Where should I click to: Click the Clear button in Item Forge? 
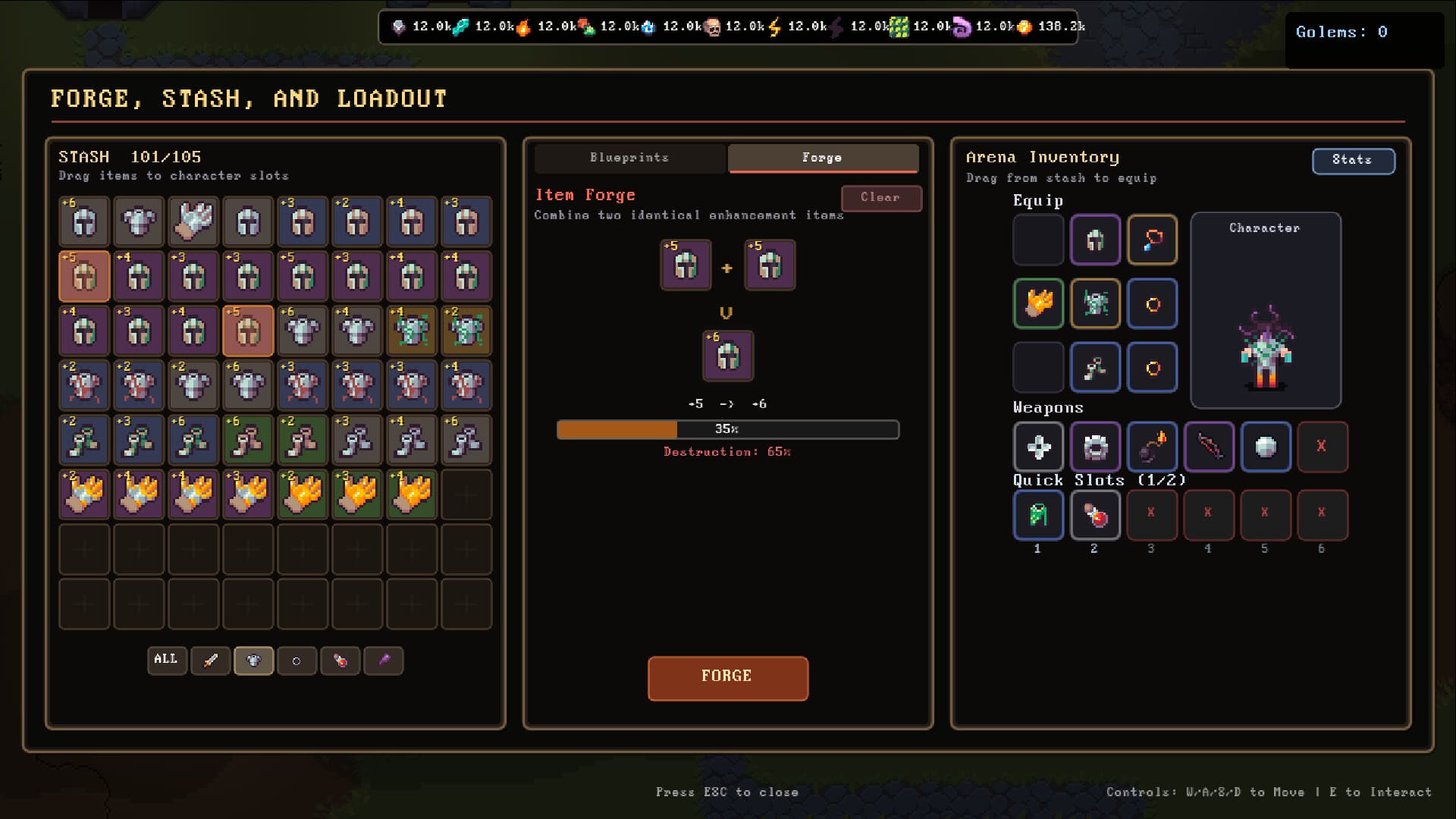coord(881,198)
